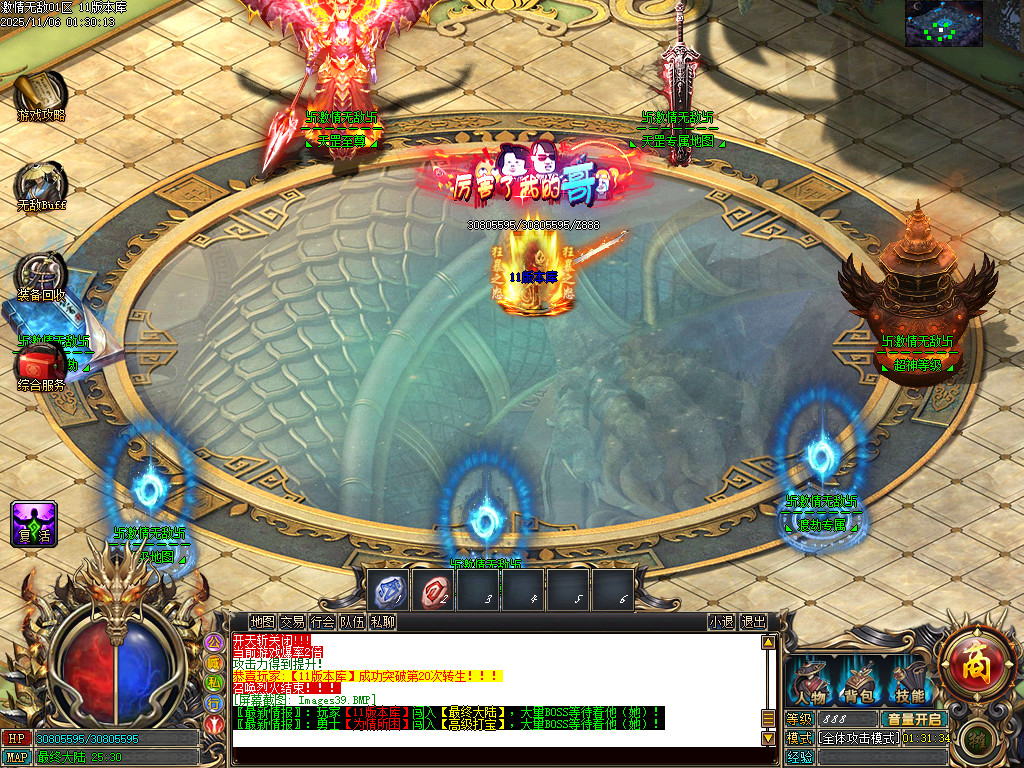The width and height of the screenshot is (1024, 768).
Task: Select the 队伍 team tab
Action: [x=352, y=622]
